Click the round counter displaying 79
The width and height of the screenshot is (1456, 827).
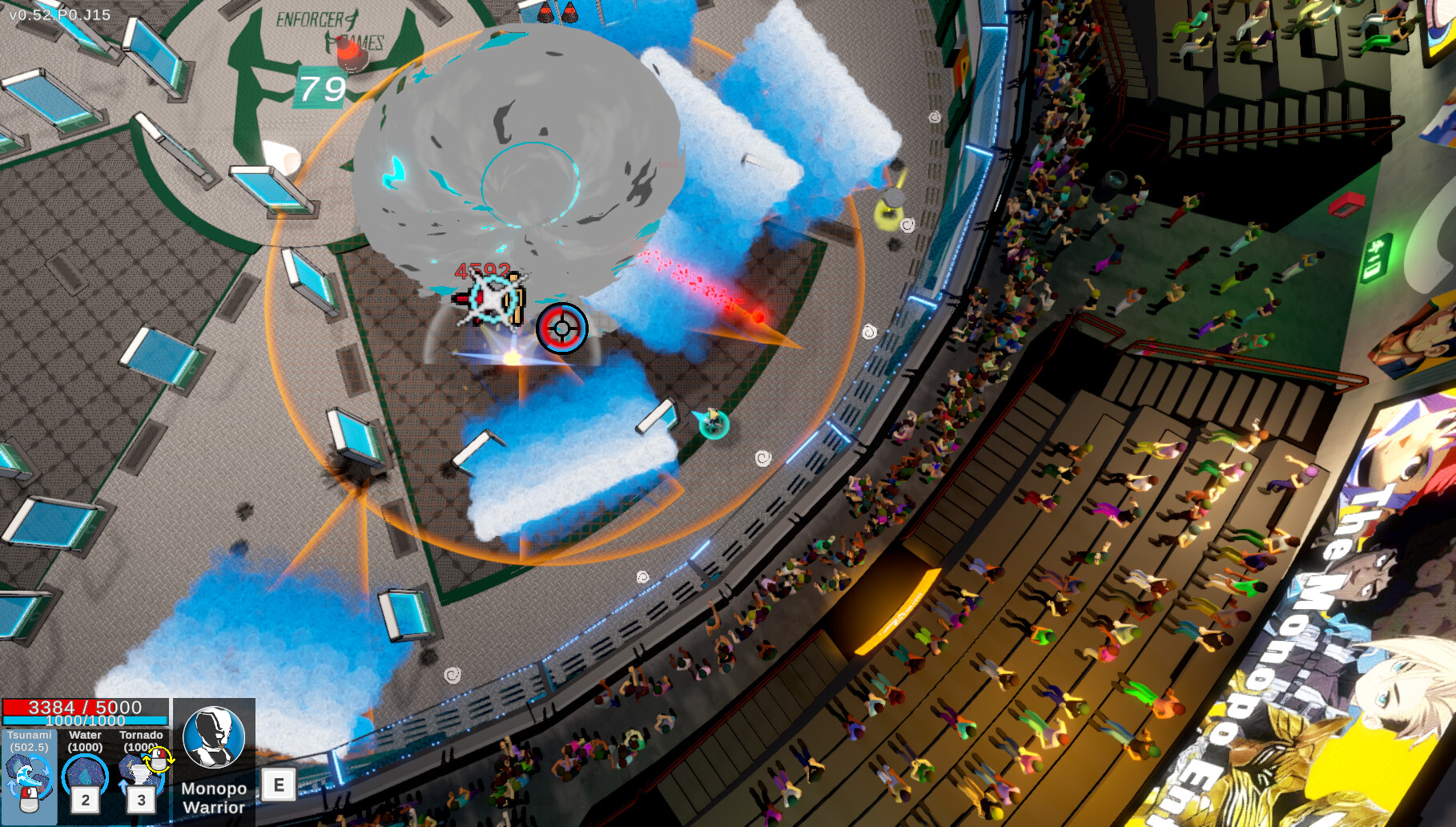click(x=320, y=86)
